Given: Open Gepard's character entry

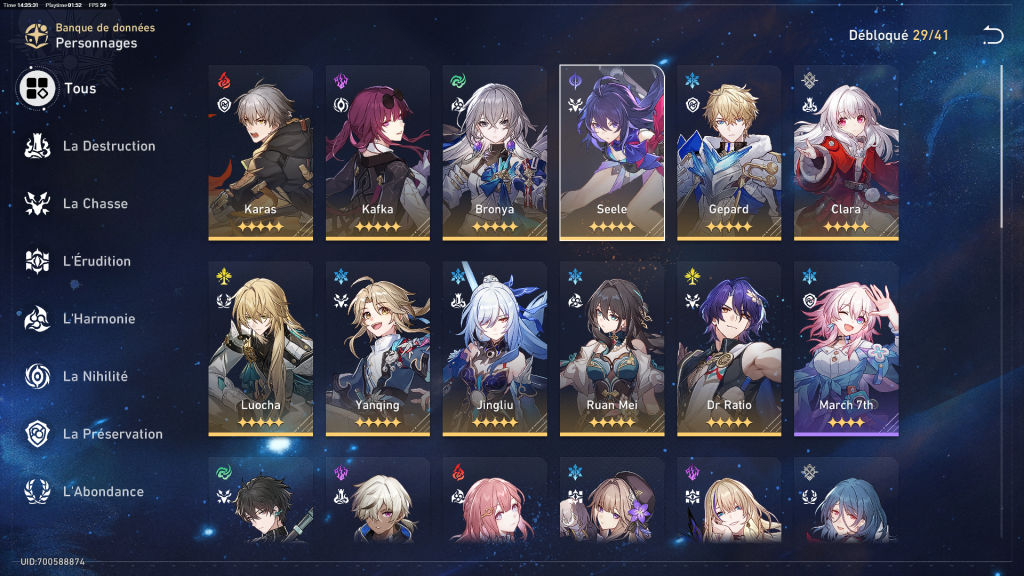Looking at the screenshot, I should pyautogui.click(x=728, y=152).
